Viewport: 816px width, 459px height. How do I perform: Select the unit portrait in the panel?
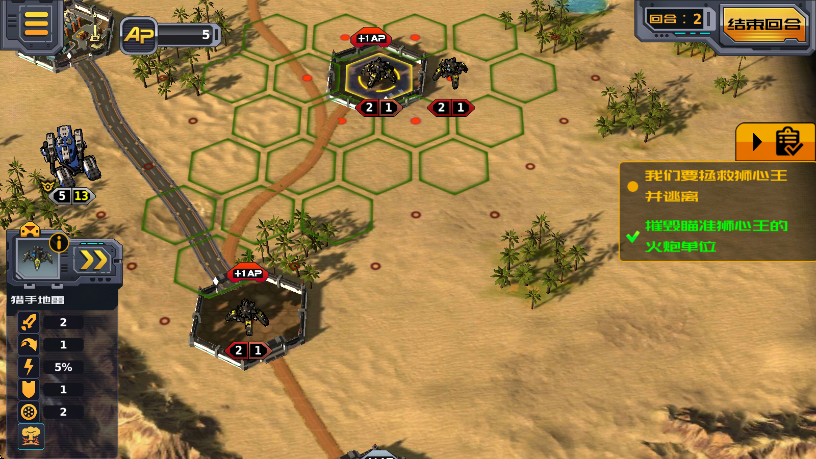click(x=37, y=259)
